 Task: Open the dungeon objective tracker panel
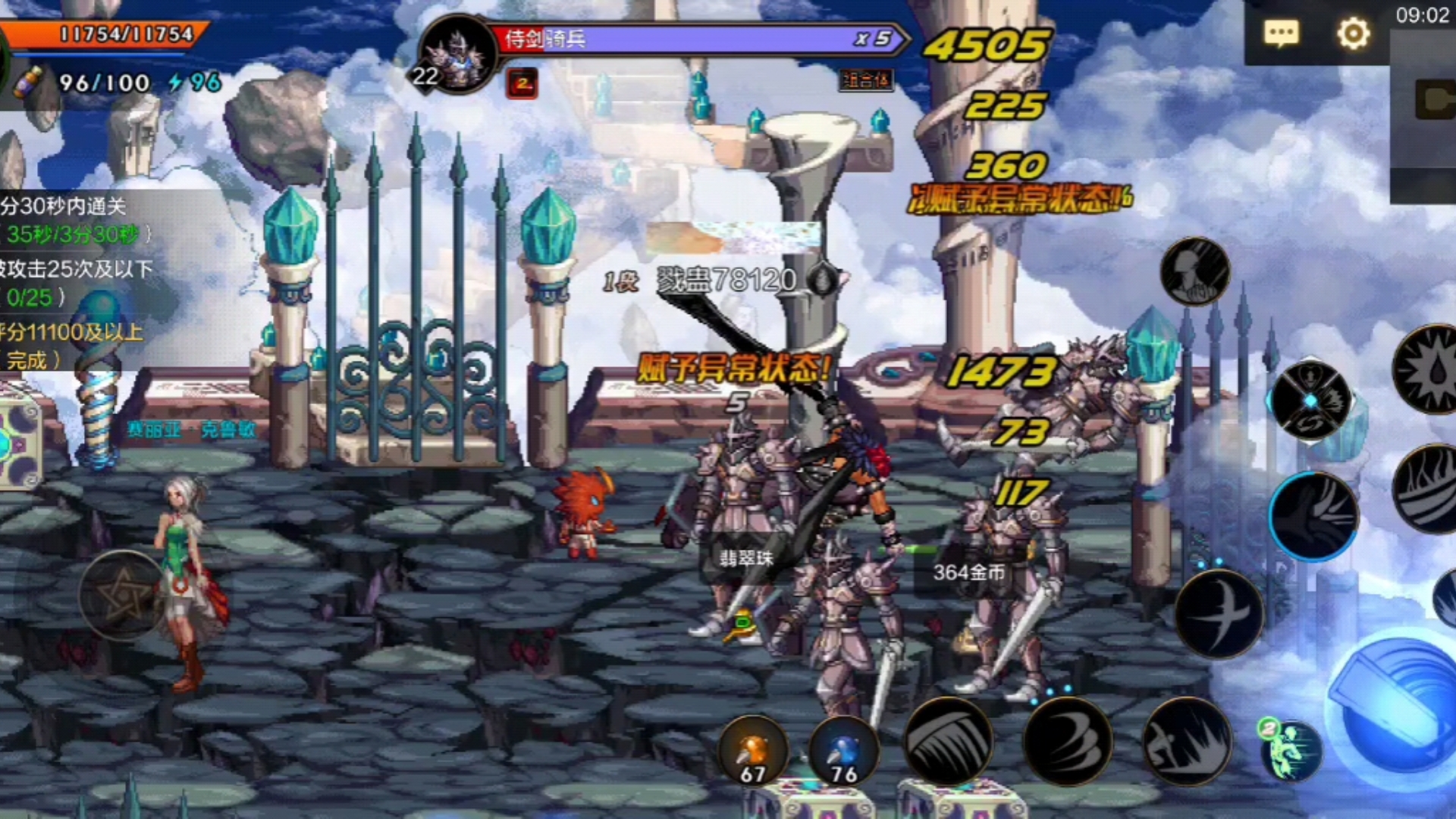coord(76,281)
